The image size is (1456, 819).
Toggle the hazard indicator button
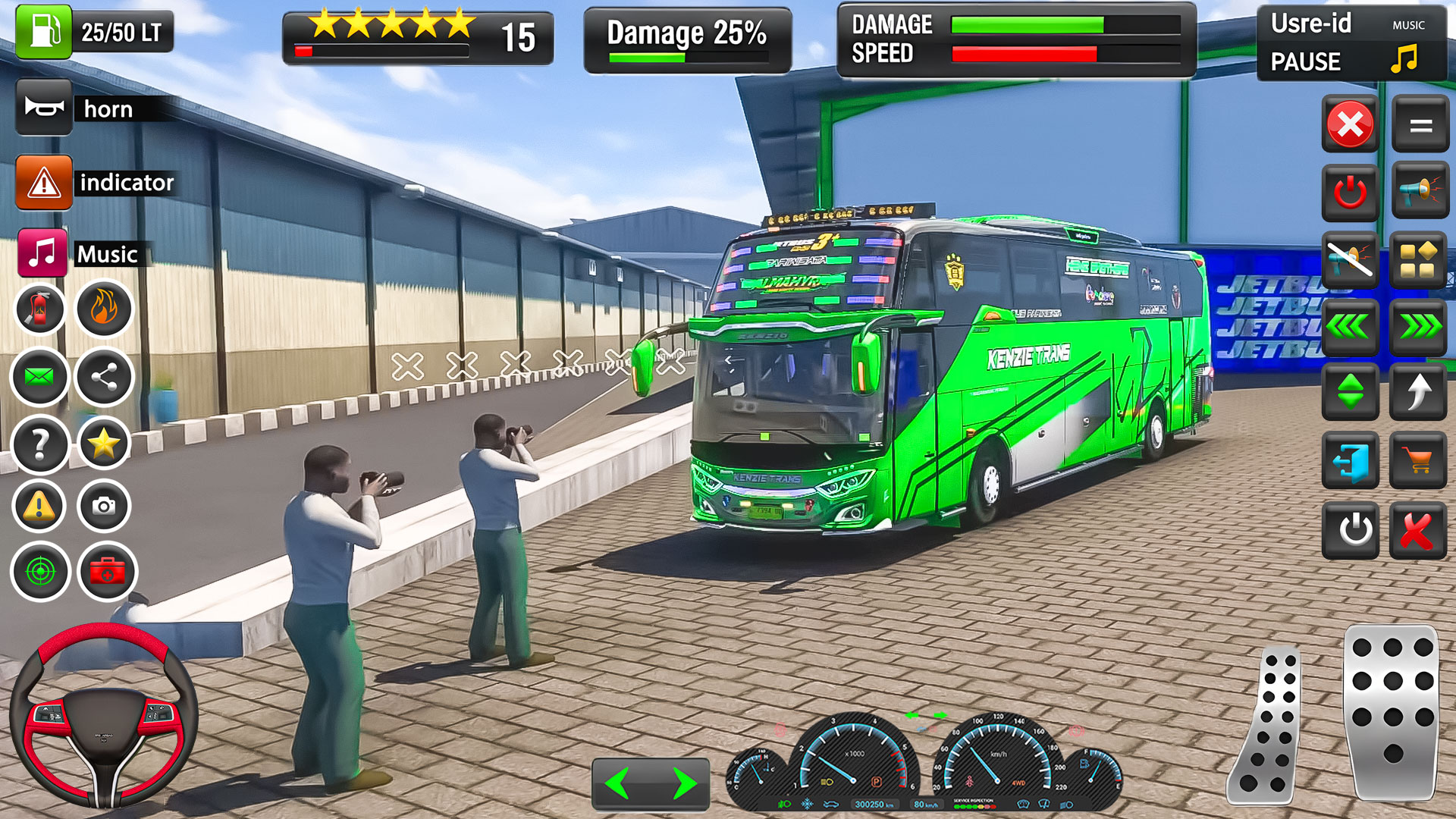coord(44,183)
